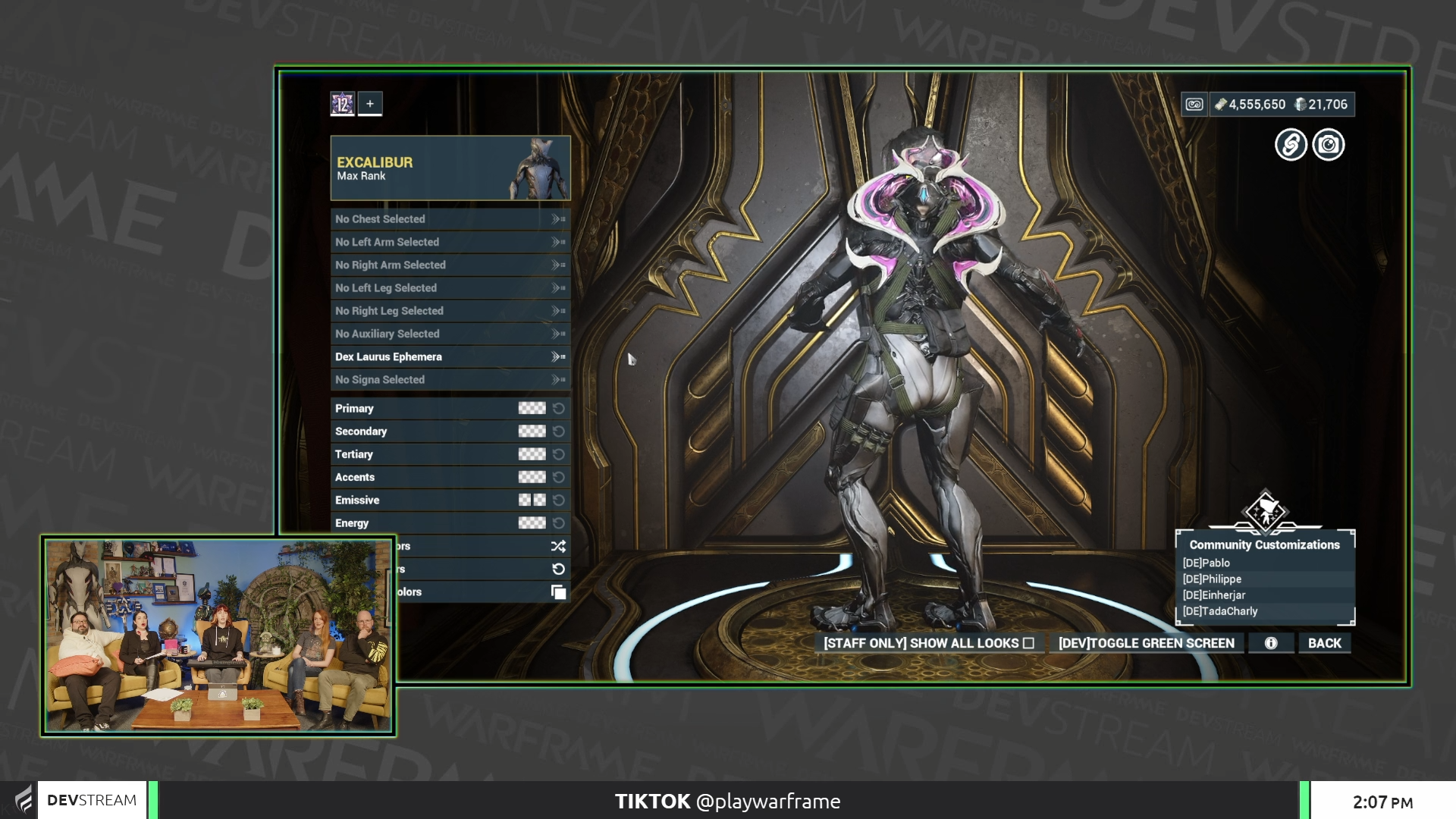Select [DE]Pablo in Community Customizations
This screenshot has width=1456, height=819.
[x=1206, y=563]
